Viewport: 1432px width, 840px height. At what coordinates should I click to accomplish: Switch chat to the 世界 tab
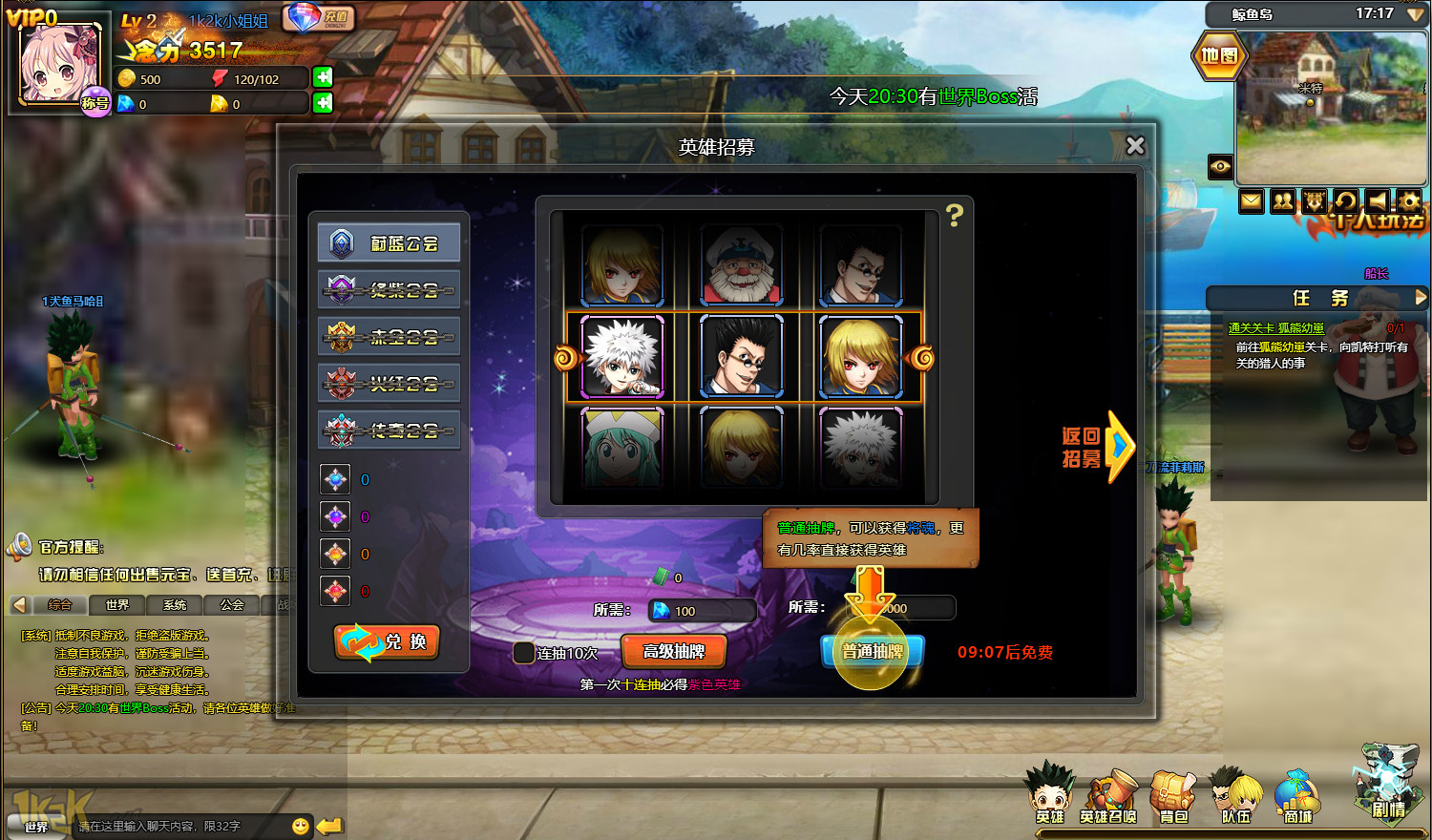coord(116,605)
